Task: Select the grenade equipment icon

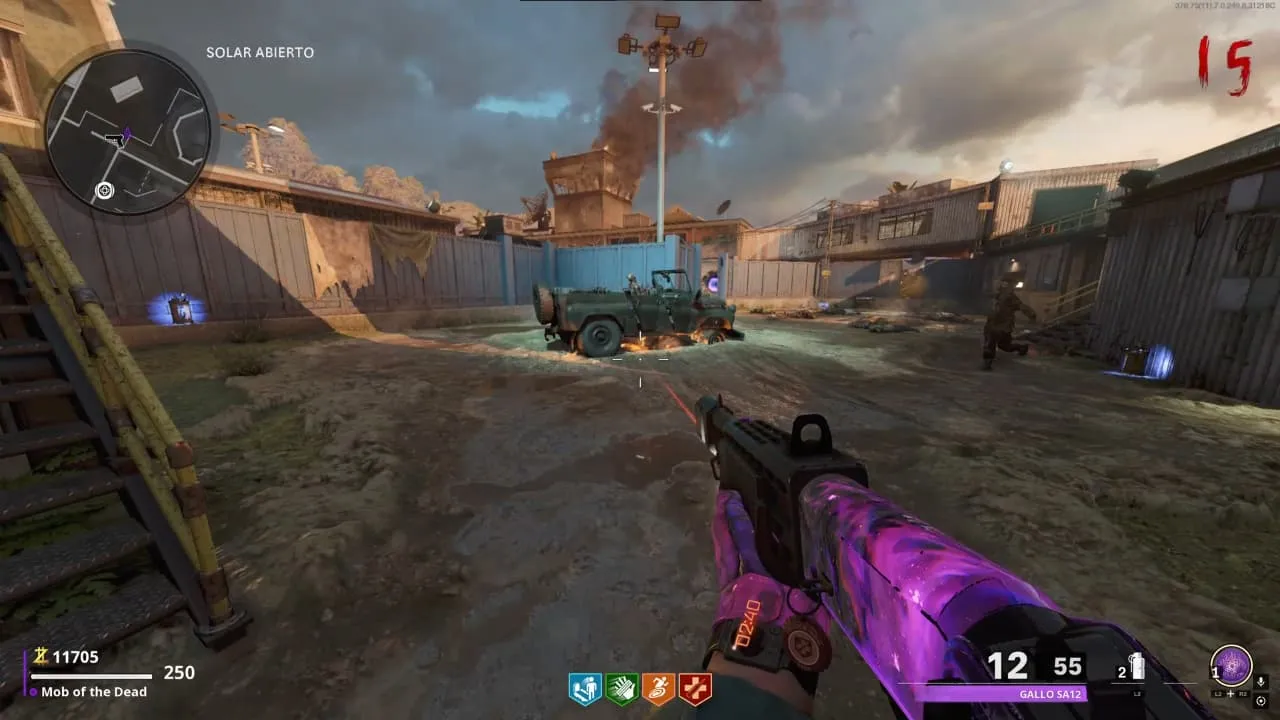Action: coord(1136,667)
